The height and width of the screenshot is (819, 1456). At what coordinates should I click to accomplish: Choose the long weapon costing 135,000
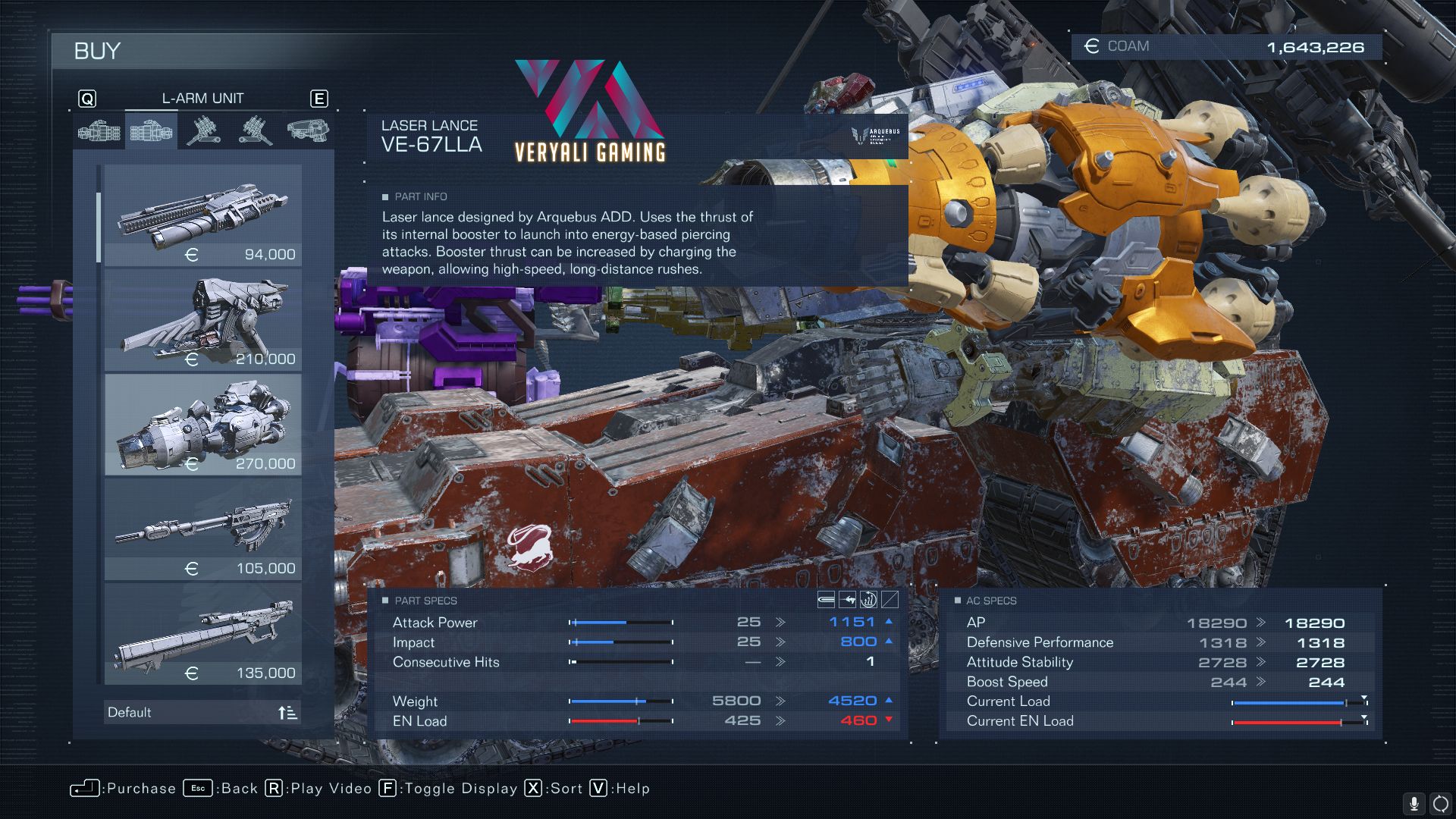point(202,634)
